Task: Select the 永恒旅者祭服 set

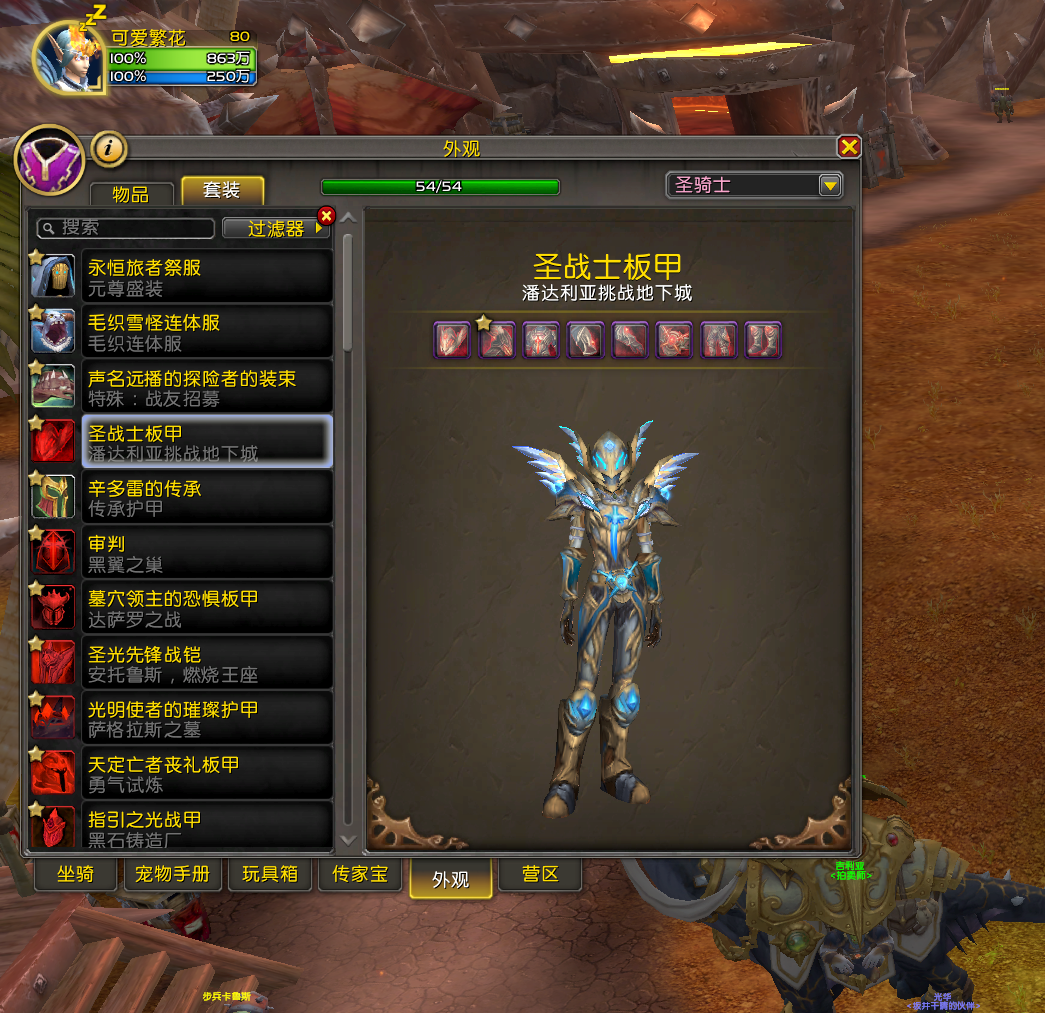Action: (x=181, y=277)
